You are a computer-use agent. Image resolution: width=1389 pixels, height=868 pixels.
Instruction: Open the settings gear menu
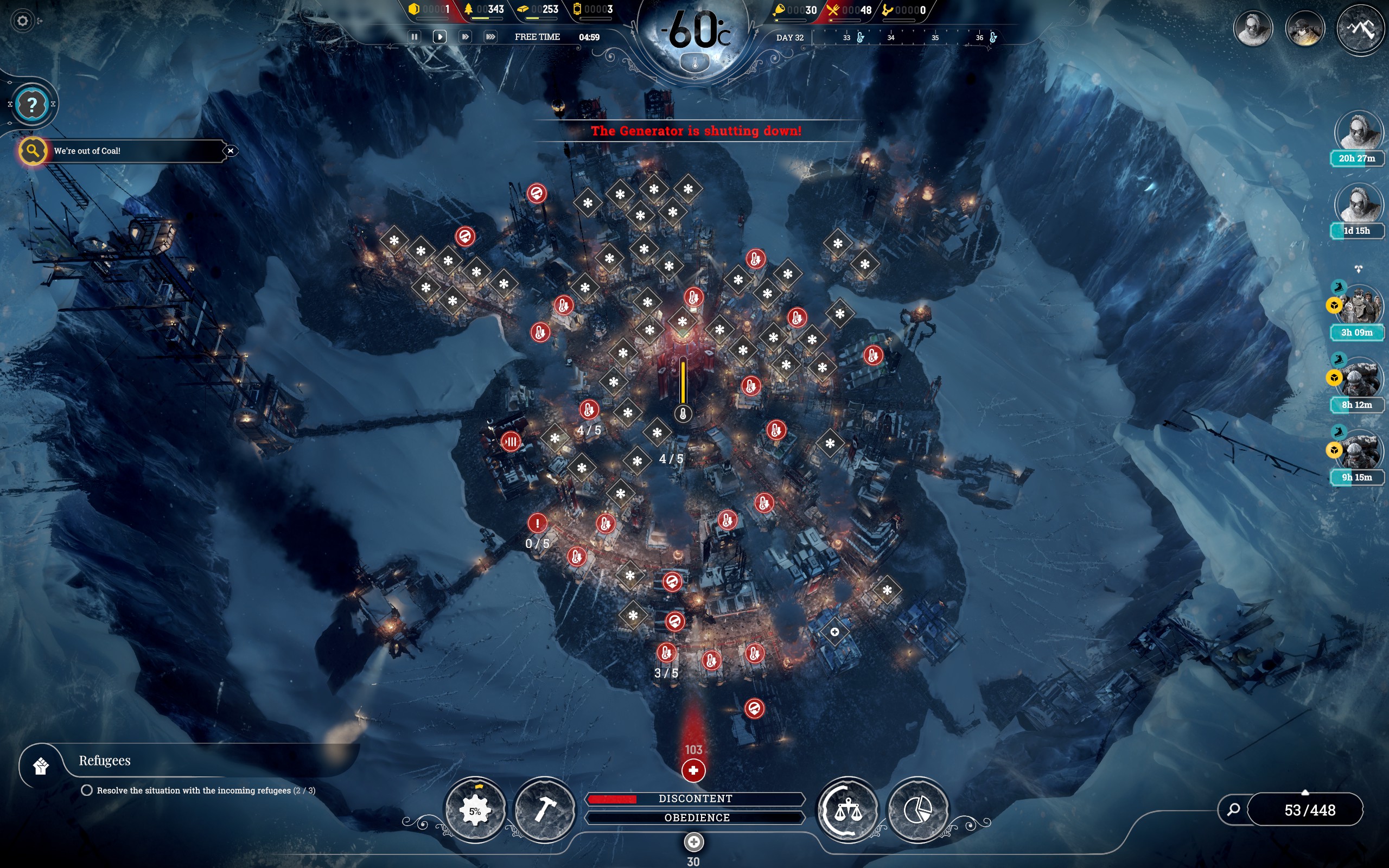[22, 21]
